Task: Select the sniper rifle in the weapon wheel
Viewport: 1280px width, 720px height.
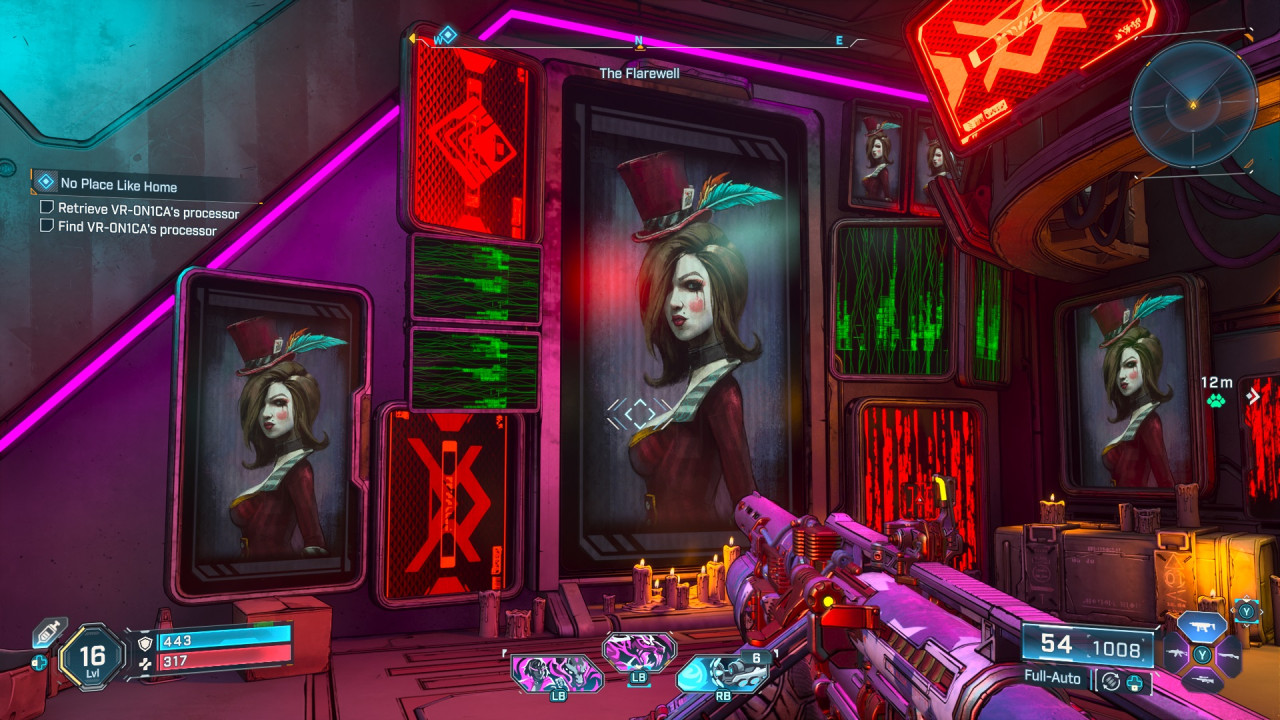Action: [1204, 679]
